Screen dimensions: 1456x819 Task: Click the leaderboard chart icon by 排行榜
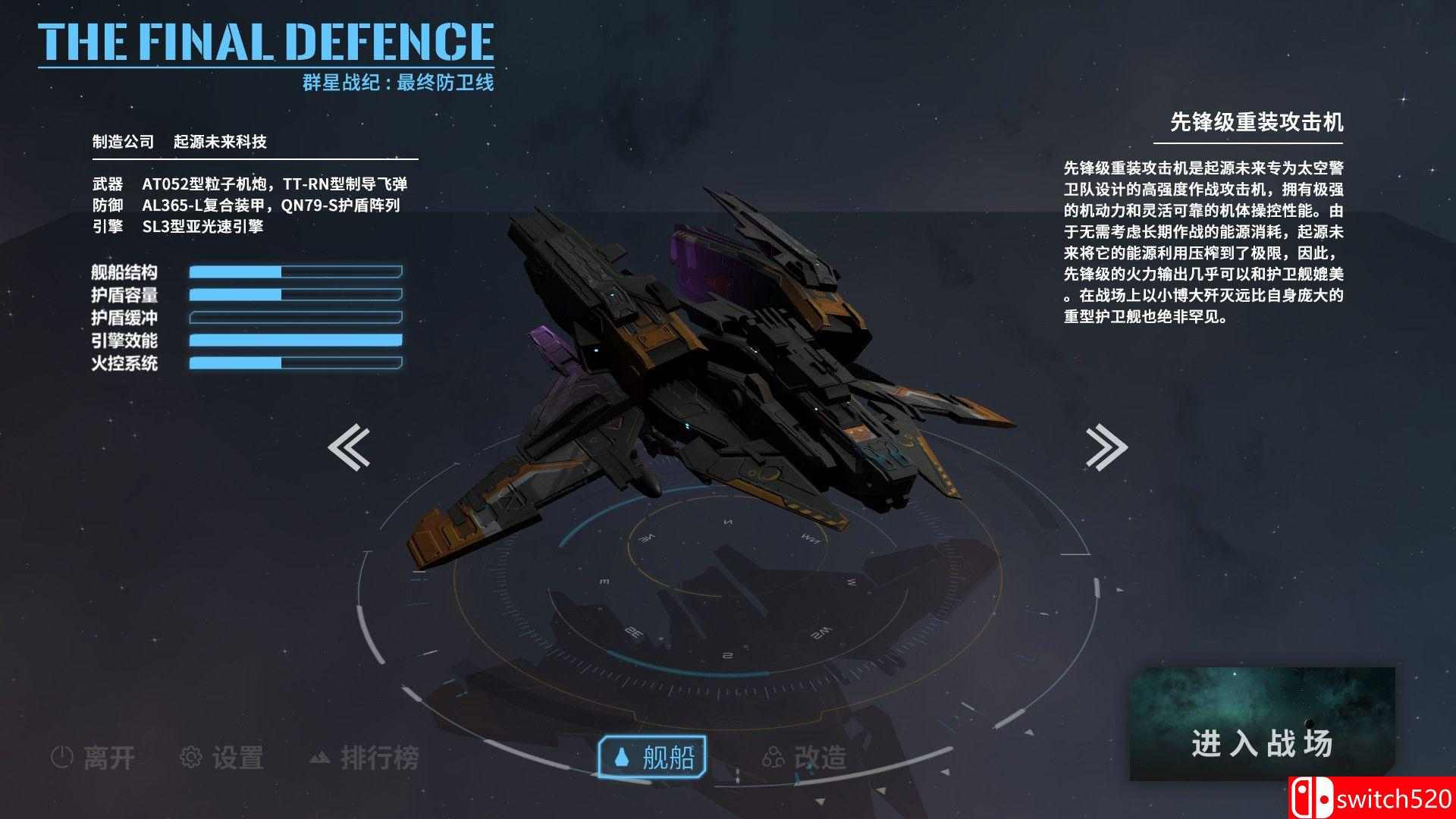(x=318, y=757)
